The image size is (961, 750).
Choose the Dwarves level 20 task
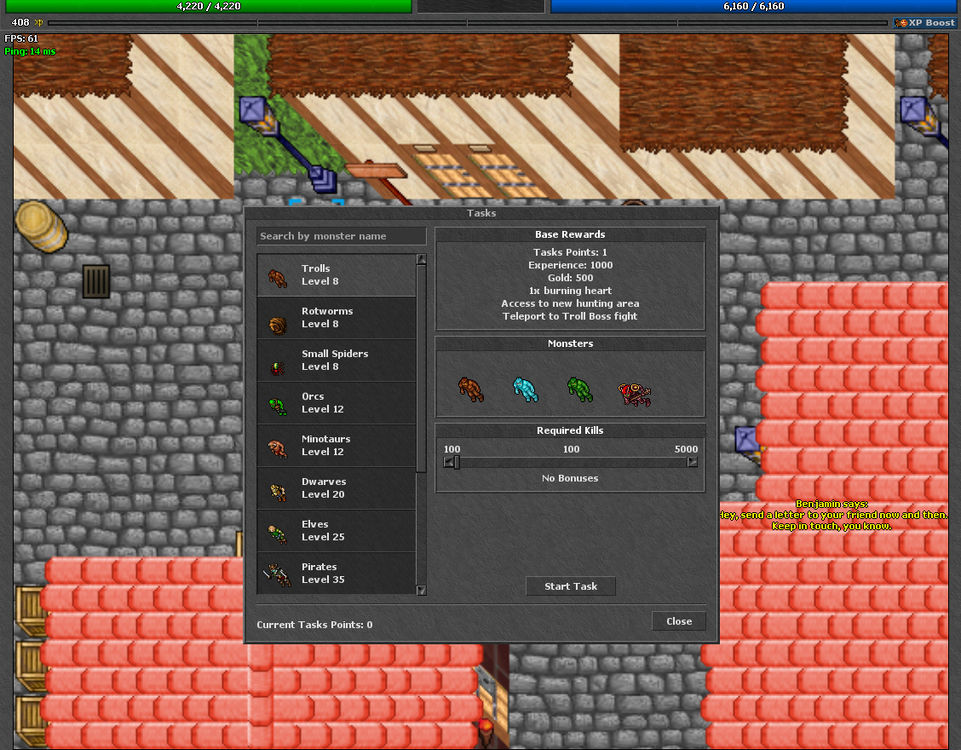click(x=336, y=488)
